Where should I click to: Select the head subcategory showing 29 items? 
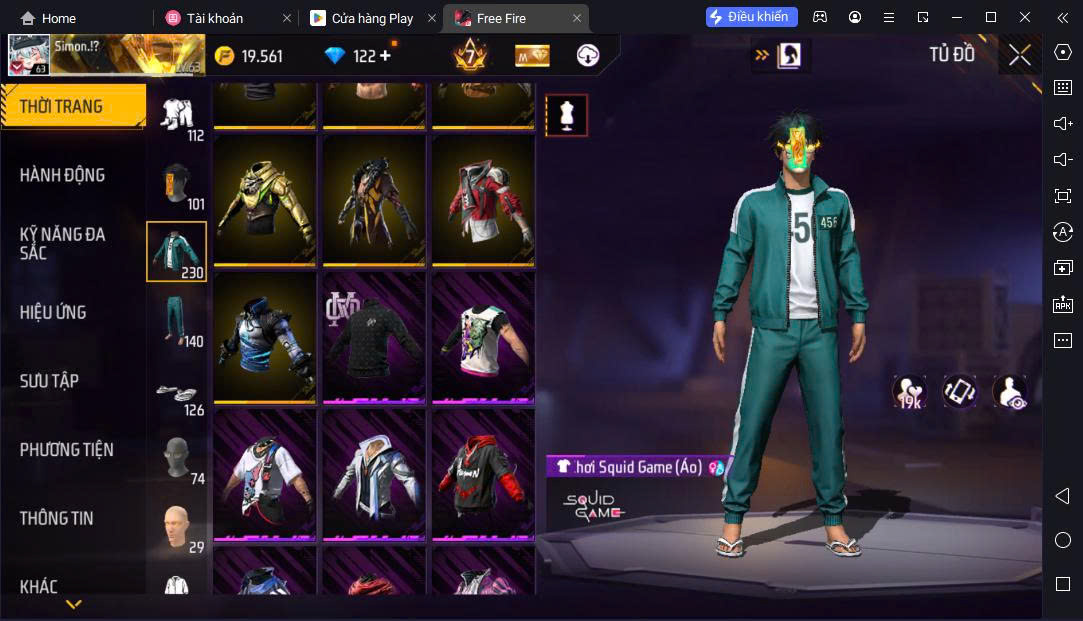(177, 528)
